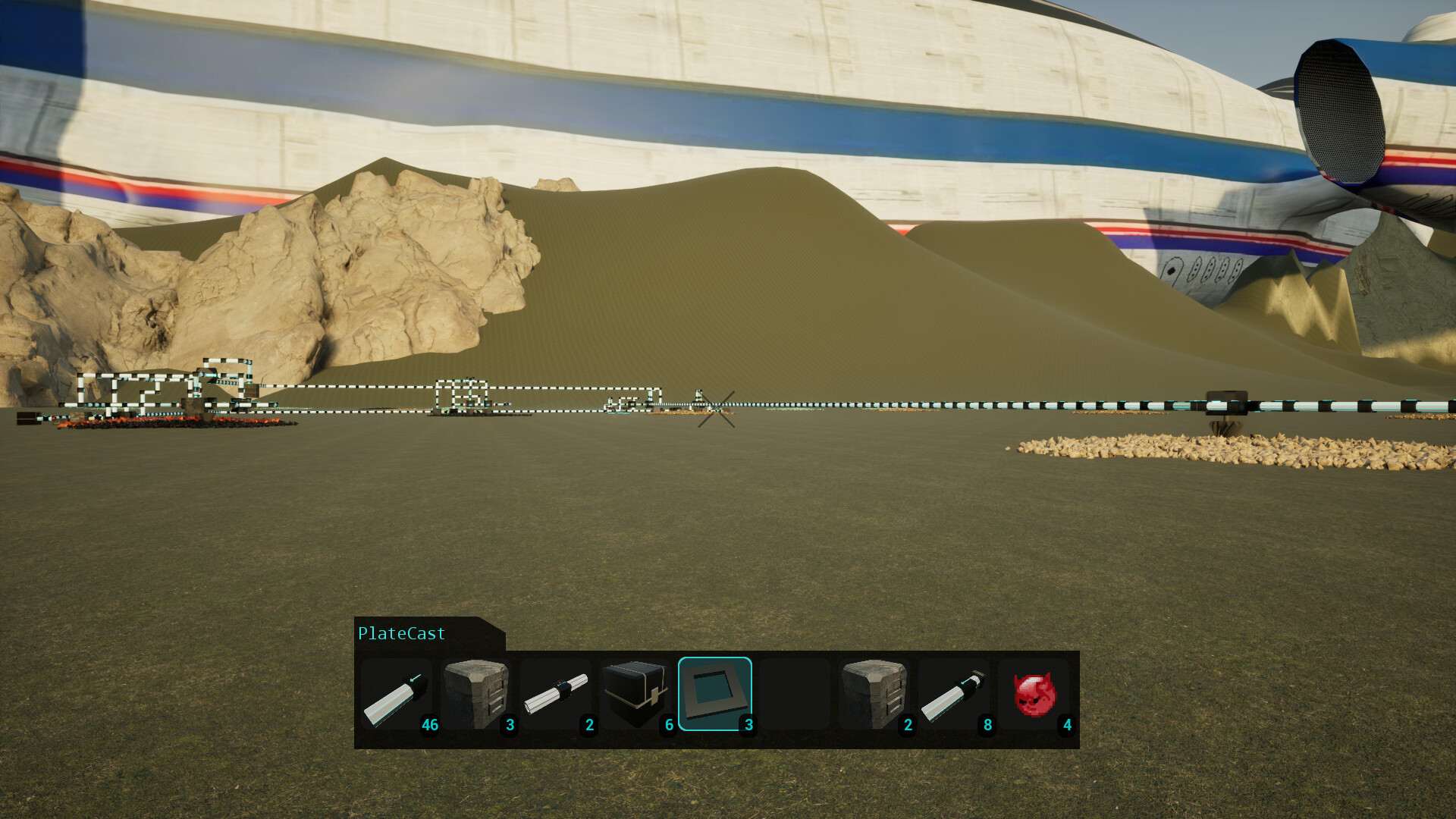The height and width of the screenshot is (819, 1456).
Task: Click the quantity badge reading 46
Action: (430, 725)
